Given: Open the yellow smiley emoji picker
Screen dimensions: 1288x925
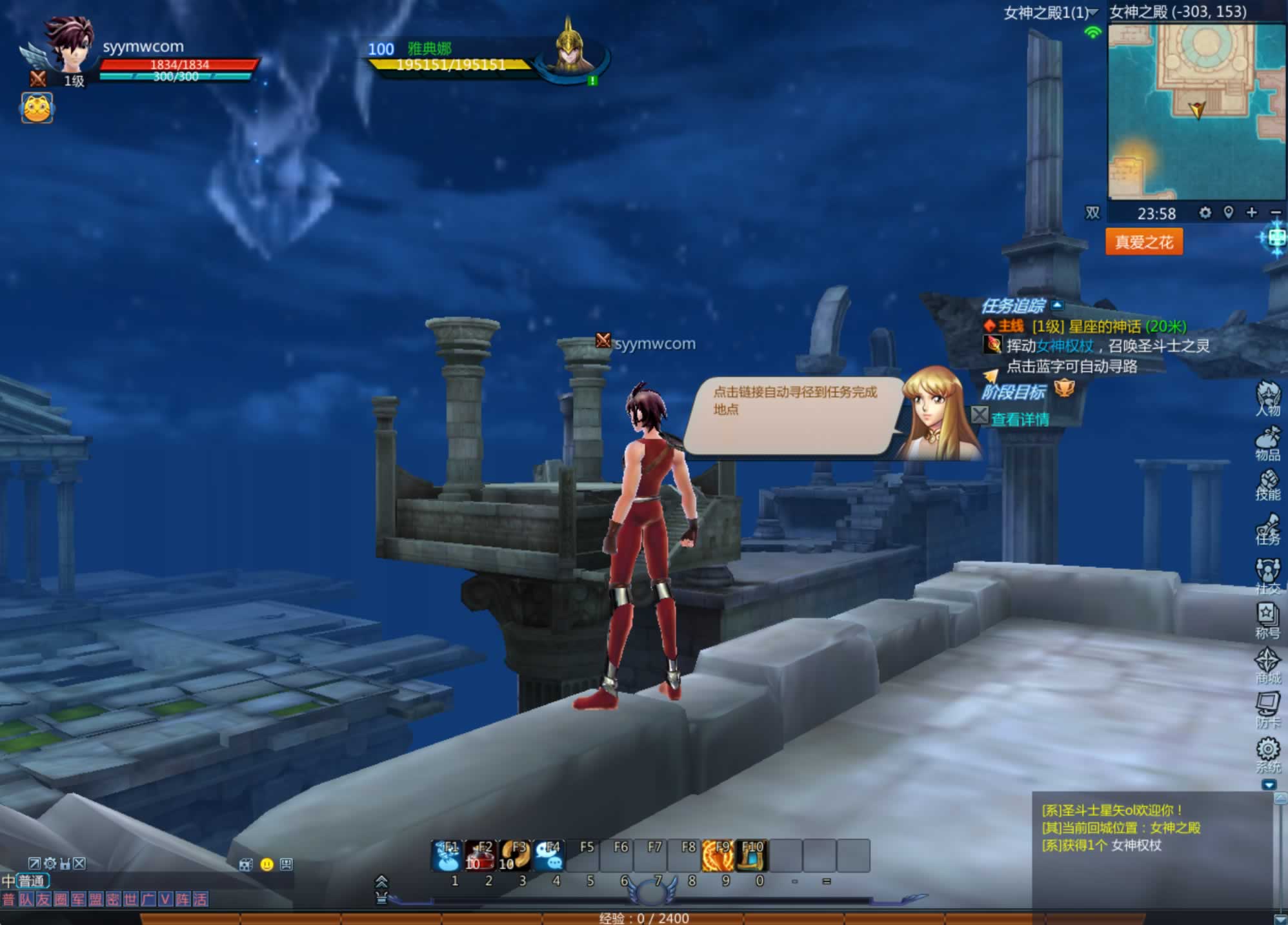Looking at the screenshot, I should [267, 864].
